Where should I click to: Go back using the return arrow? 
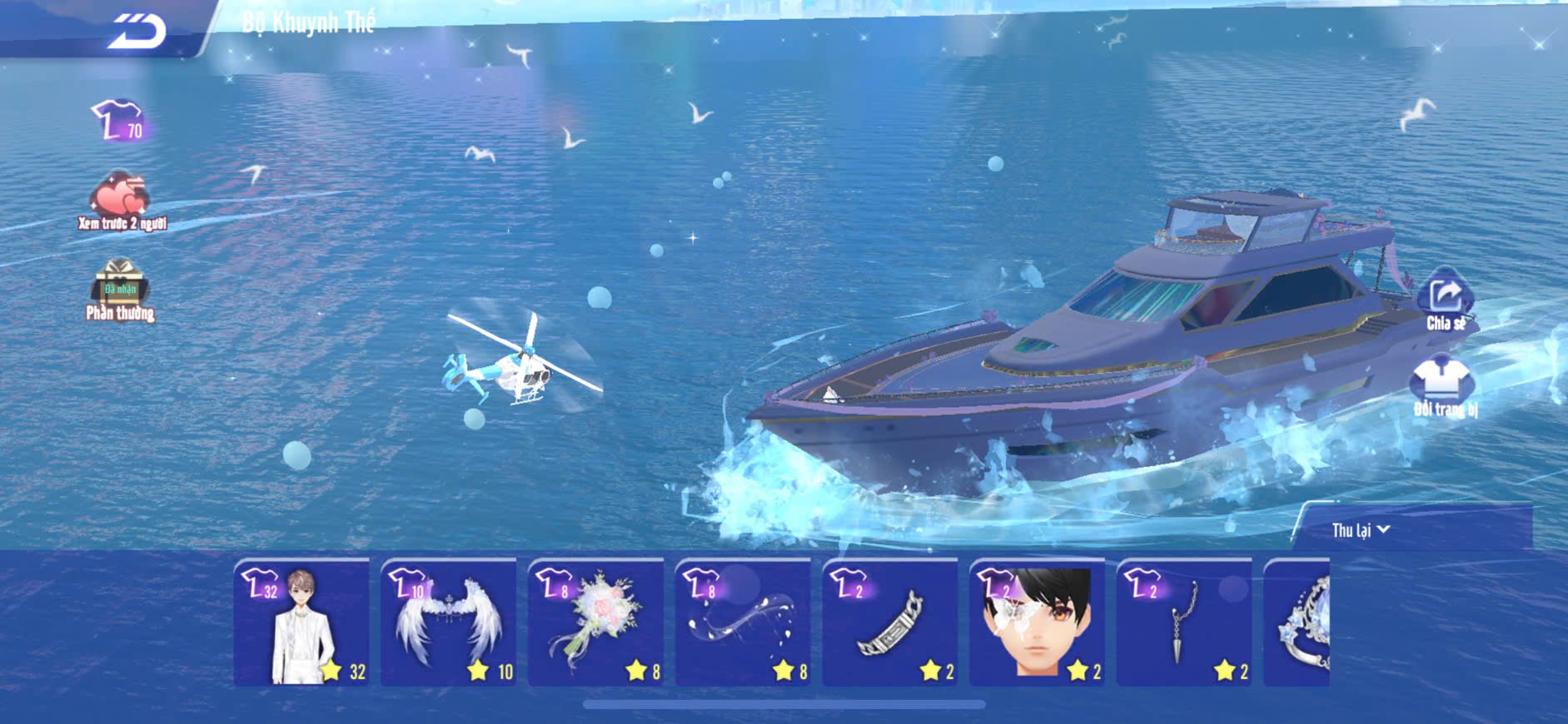click(138, 32)
